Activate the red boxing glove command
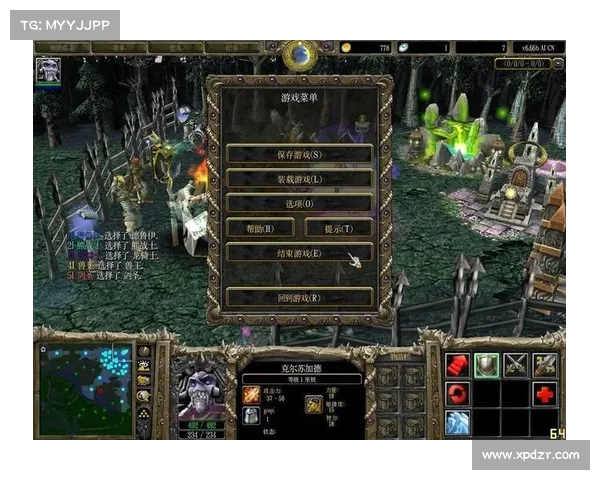Viewport: 600px width, 480px height. [x=458, y=365]
